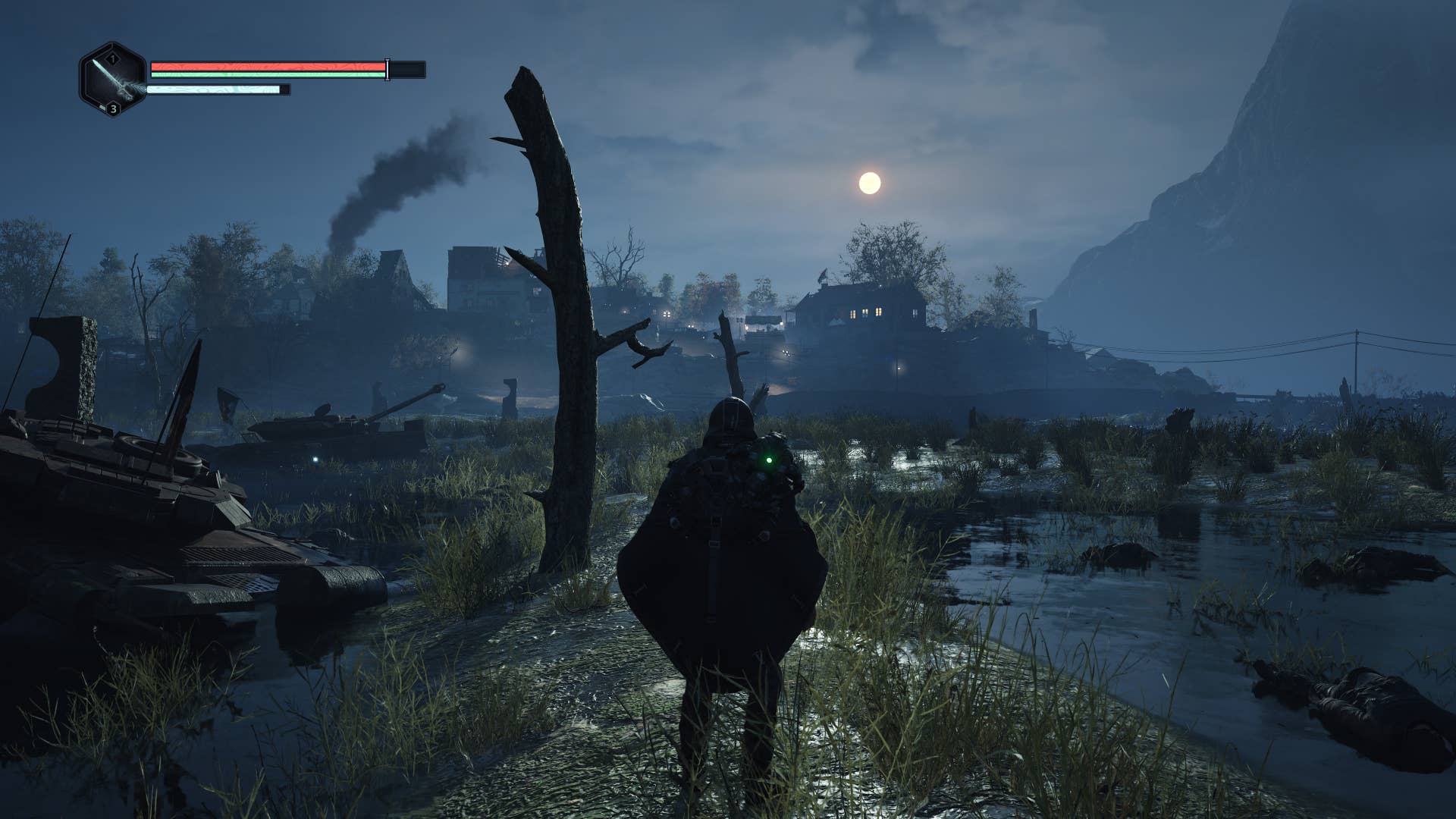Click the pale focus bar

coord(212,89)
